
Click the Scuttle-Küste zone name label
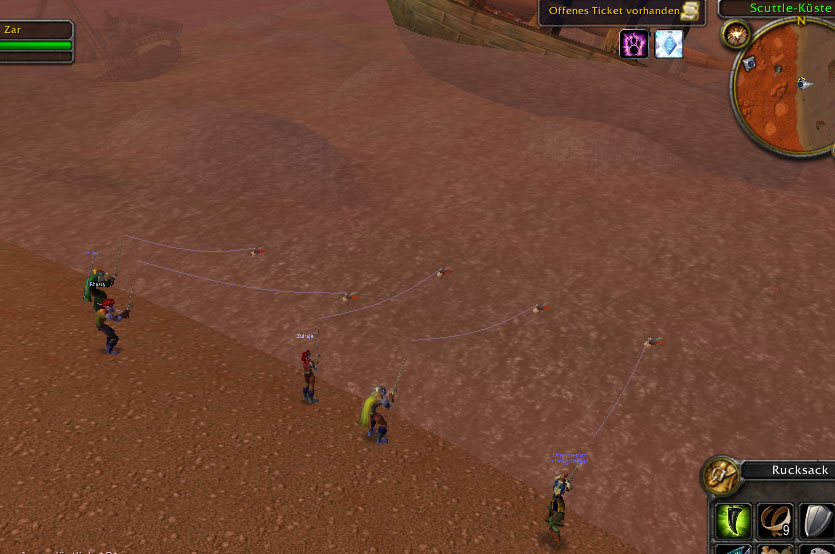coord(791,8)
